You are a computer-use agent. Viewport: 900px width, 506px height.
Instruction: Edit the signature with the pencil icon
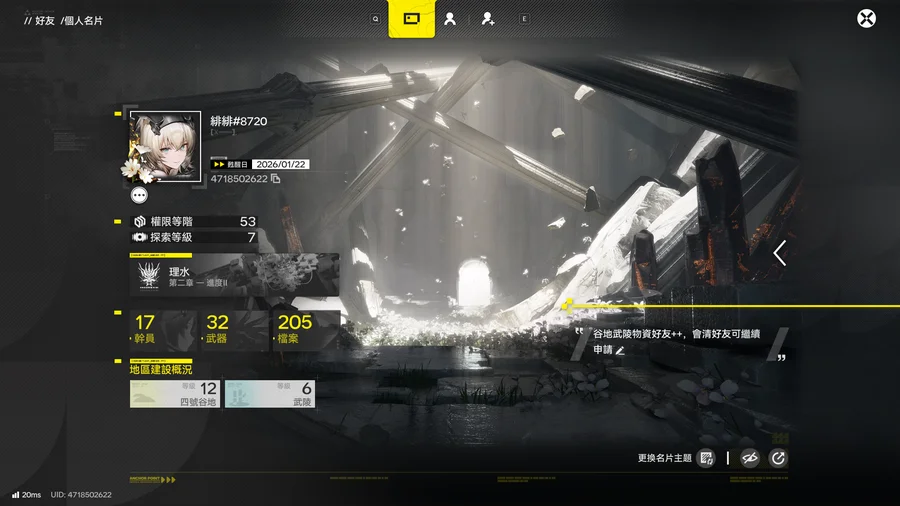coord(620,351)
